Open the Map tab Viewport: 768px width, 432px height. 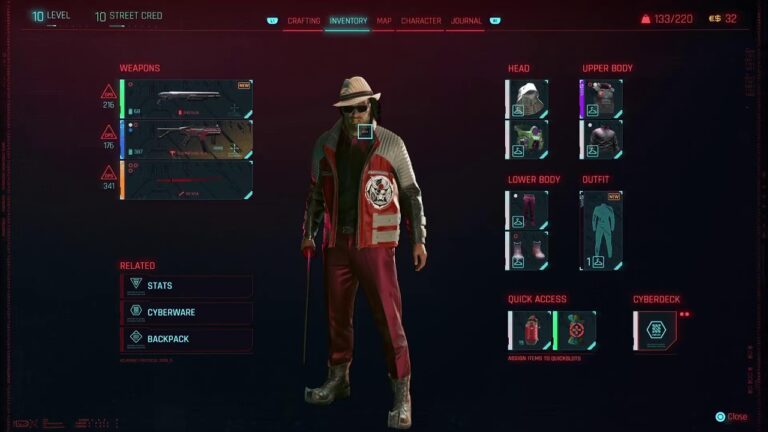[x=384, y=20]
